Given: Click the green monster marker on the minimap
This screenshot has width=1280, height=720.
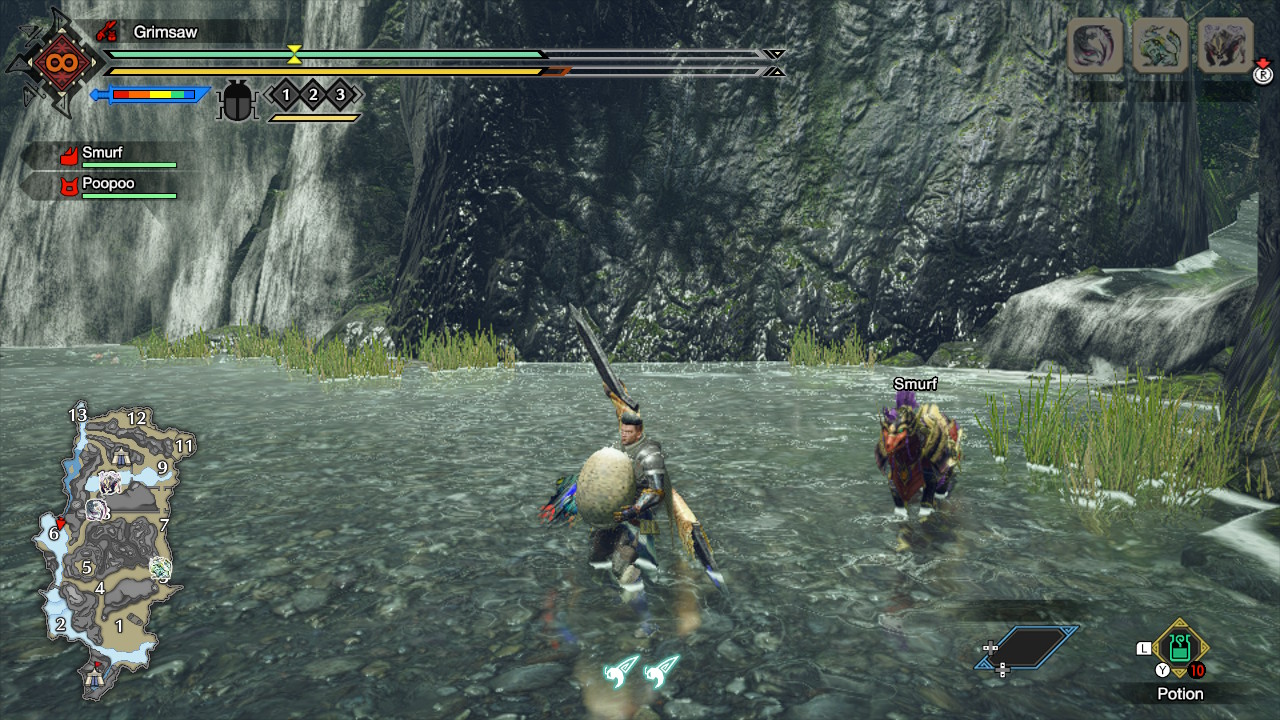Looking at the screenshot, I should (160, 568).
